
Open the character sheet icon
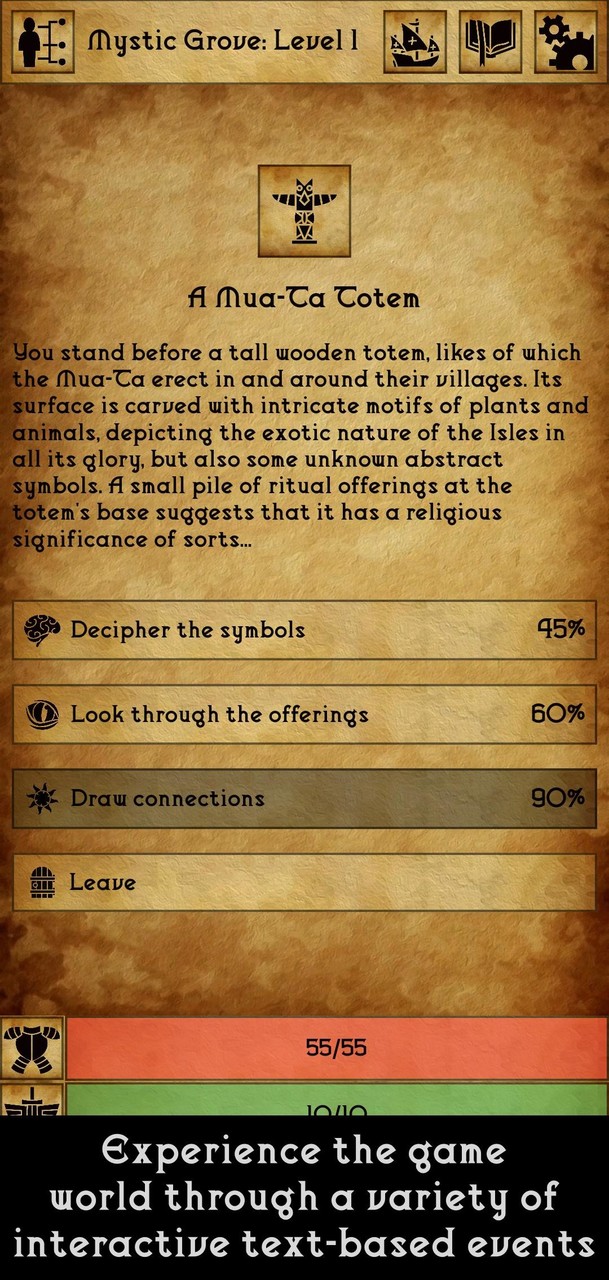[45, 41]
